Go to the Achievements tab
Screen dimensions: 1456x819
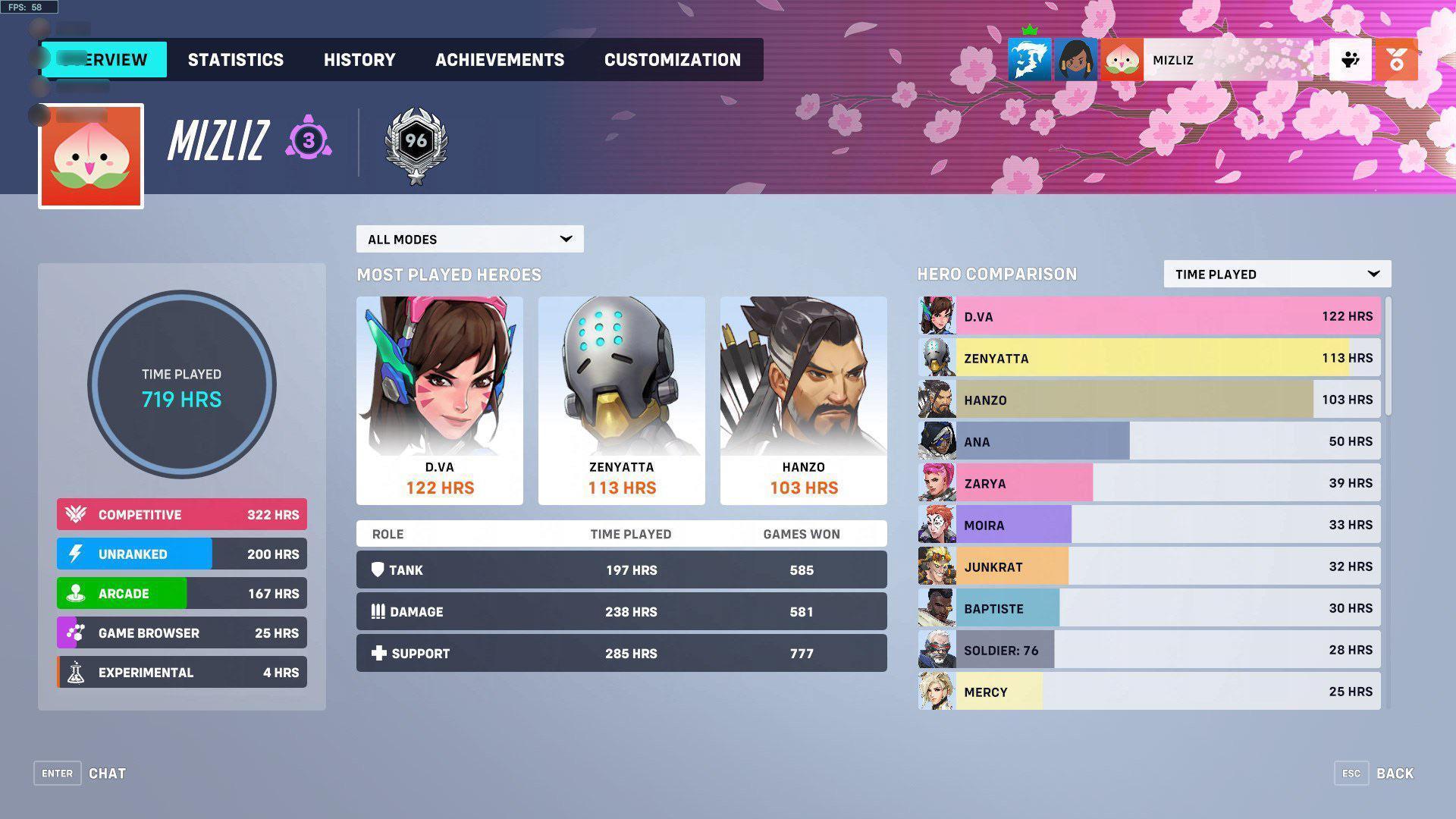coord(499,60)
